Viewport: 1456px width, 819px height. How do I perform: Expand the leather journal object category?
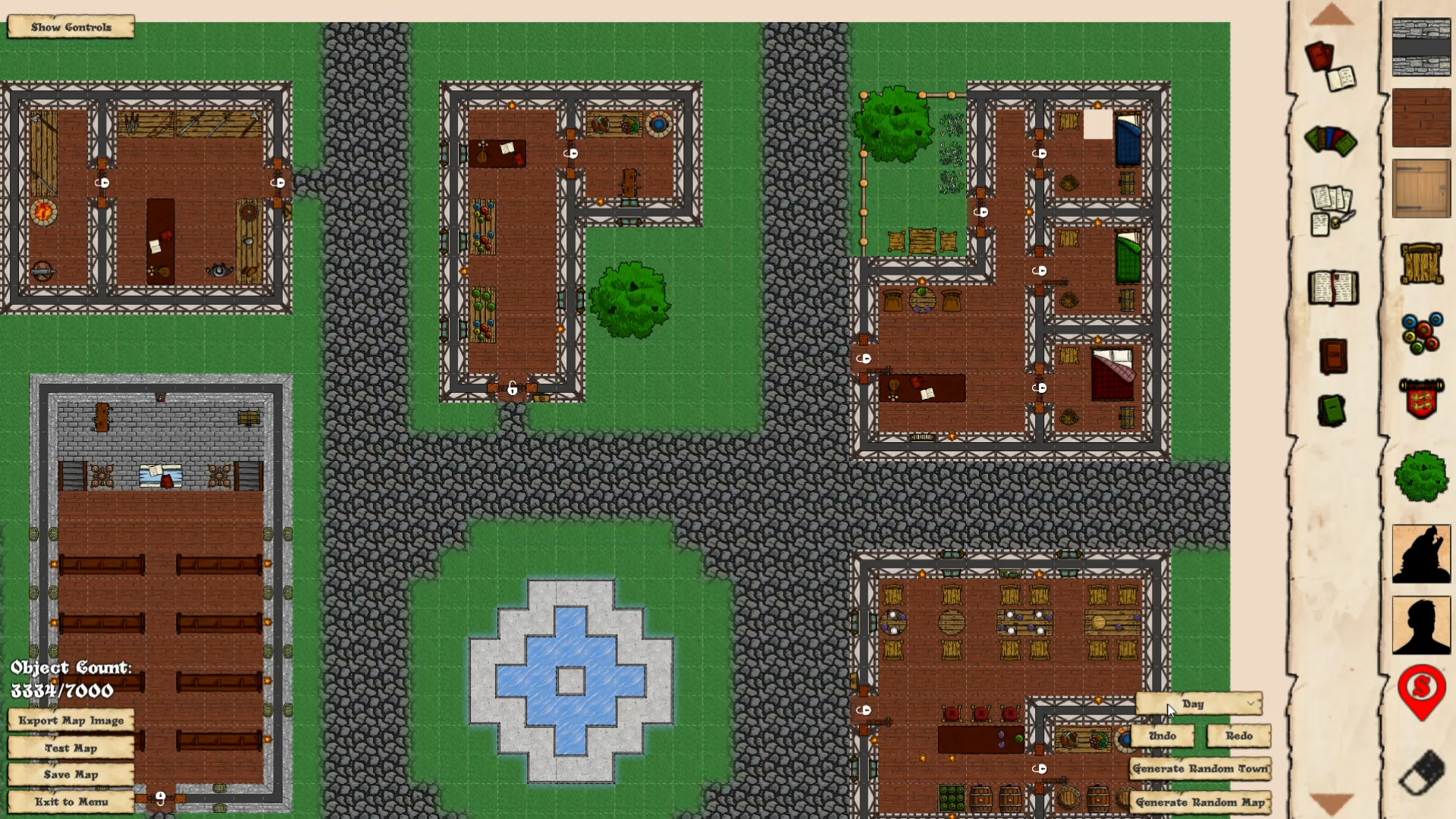pyautogui.click(x=1332, y=356)
